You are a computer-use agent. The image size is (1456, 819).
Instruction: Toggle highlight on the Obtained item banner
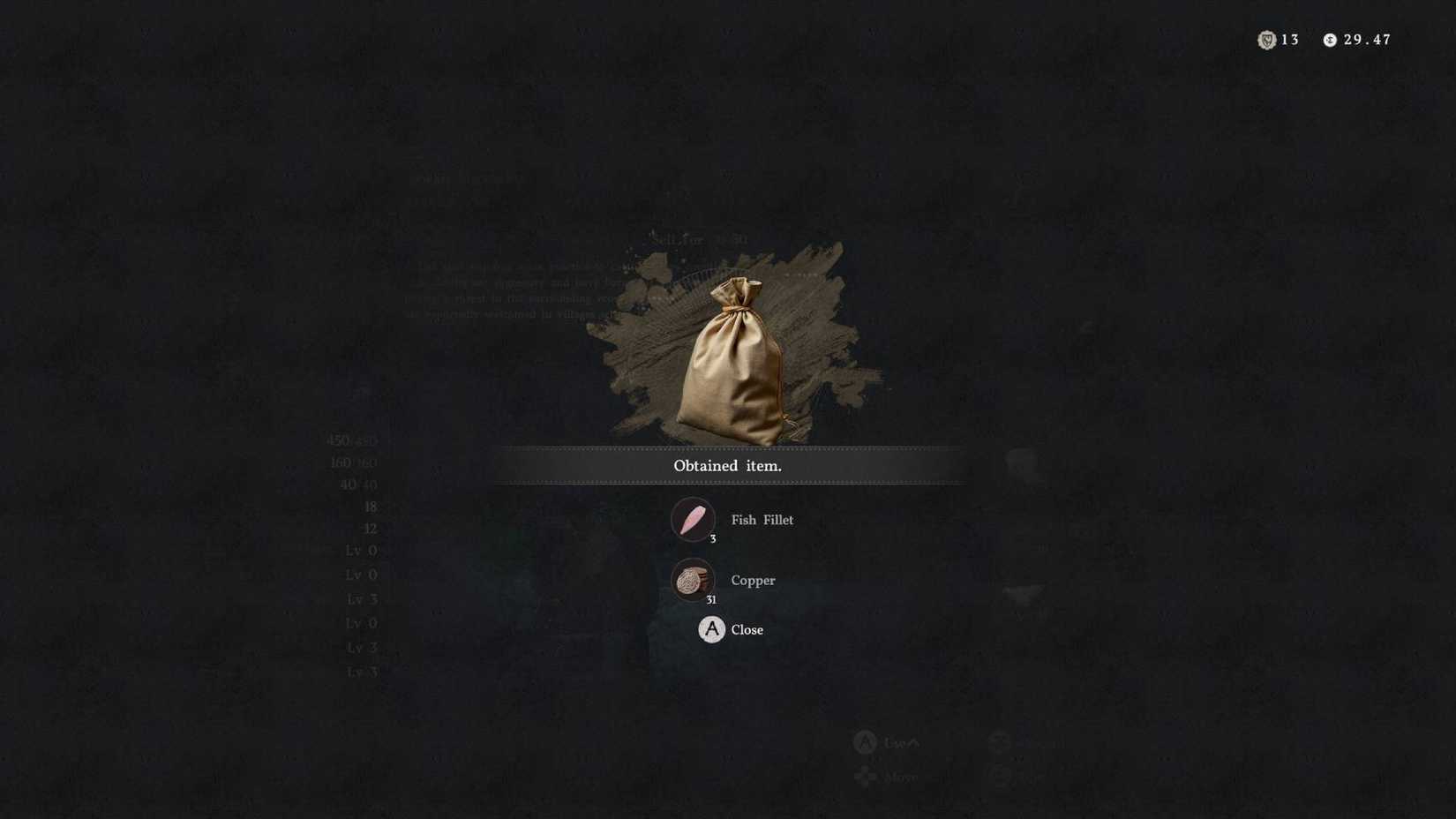click(x=727, y=465)
